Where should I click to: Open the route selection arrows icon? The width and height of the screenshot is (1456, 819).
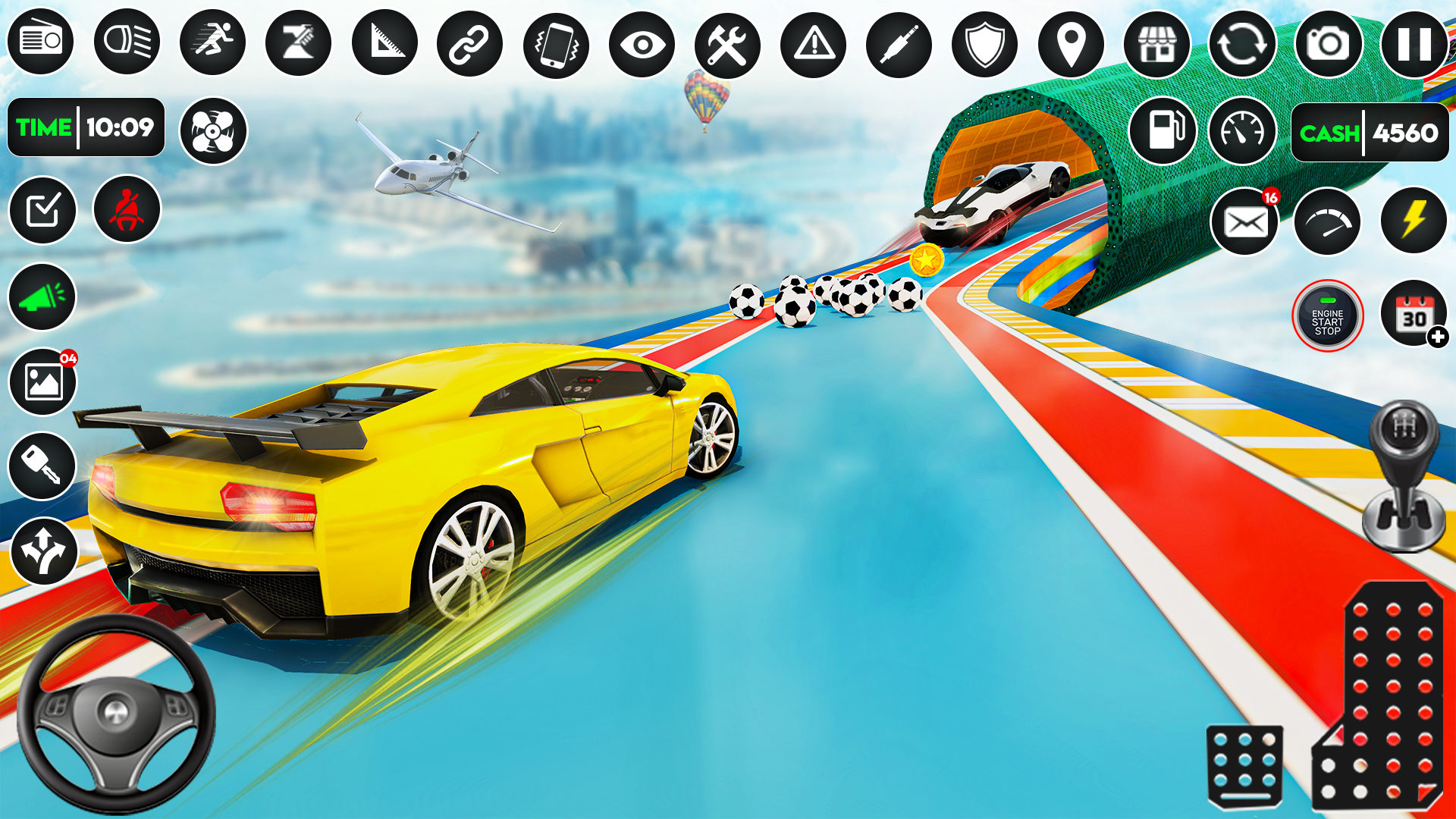pyautogui.click(x=42, y=548)
